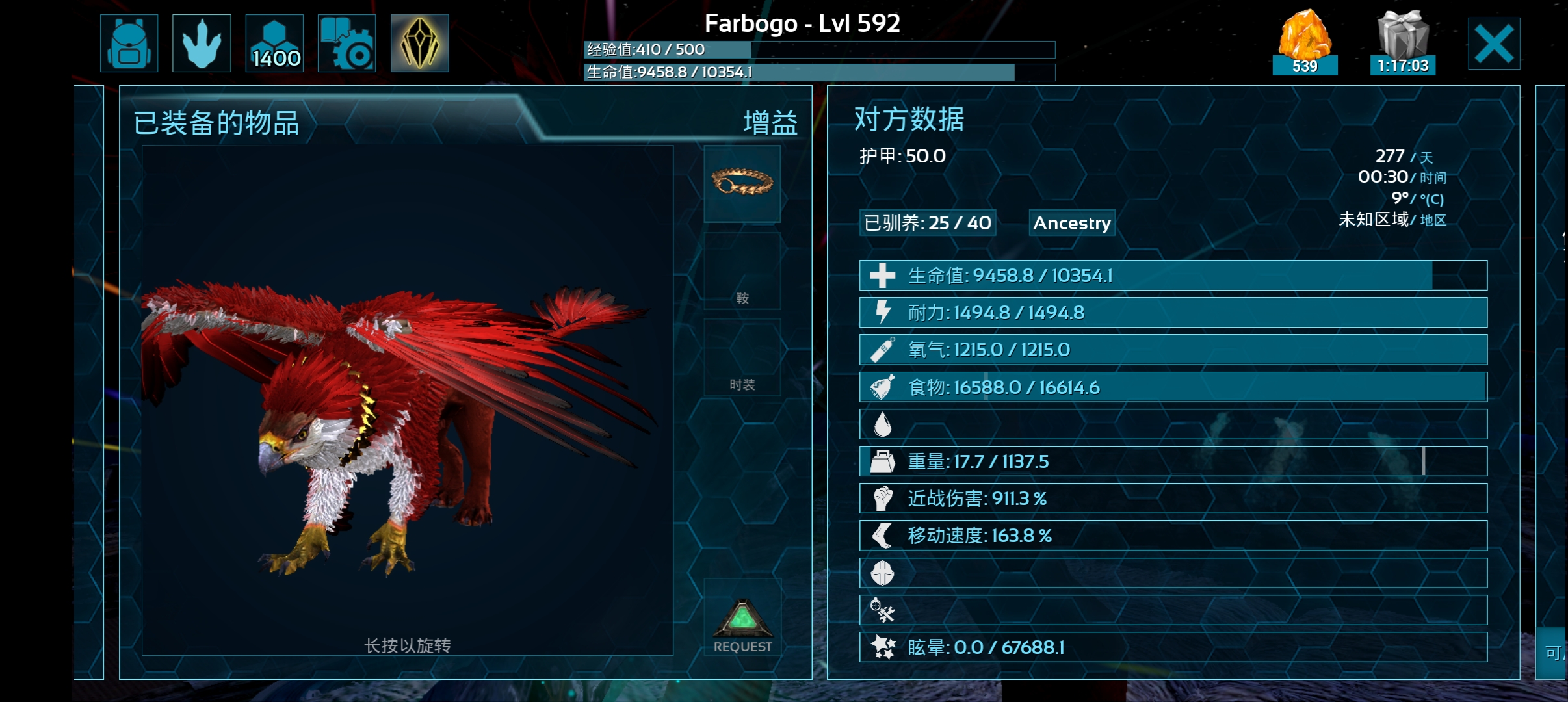The height and width of the screenshot is (702, 1568).
Task: Select the stamina stat row
Action: (1173, 313)
